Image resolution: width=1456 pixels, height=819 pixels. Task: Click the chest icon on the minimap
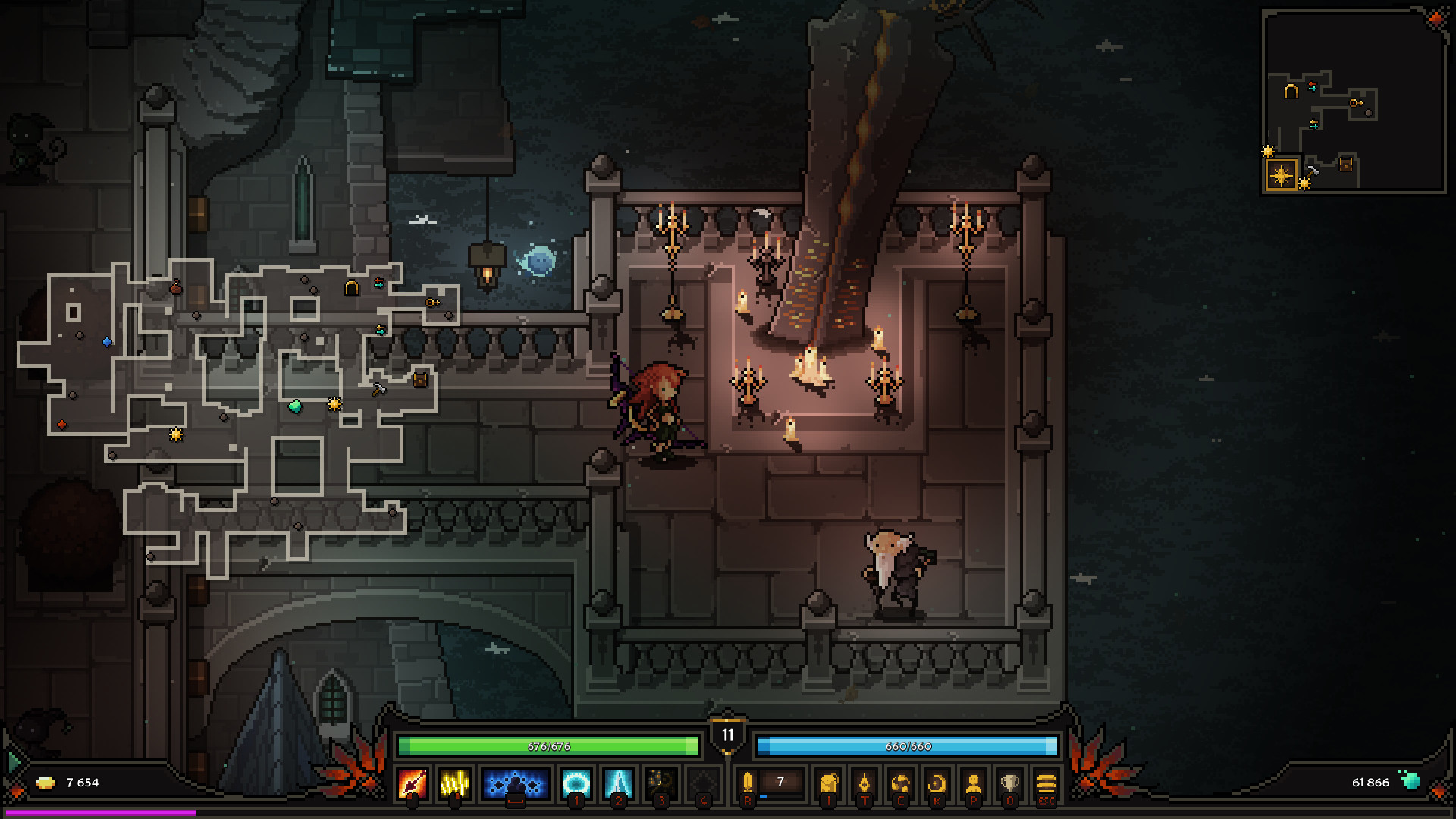[x=1345, y=166]
